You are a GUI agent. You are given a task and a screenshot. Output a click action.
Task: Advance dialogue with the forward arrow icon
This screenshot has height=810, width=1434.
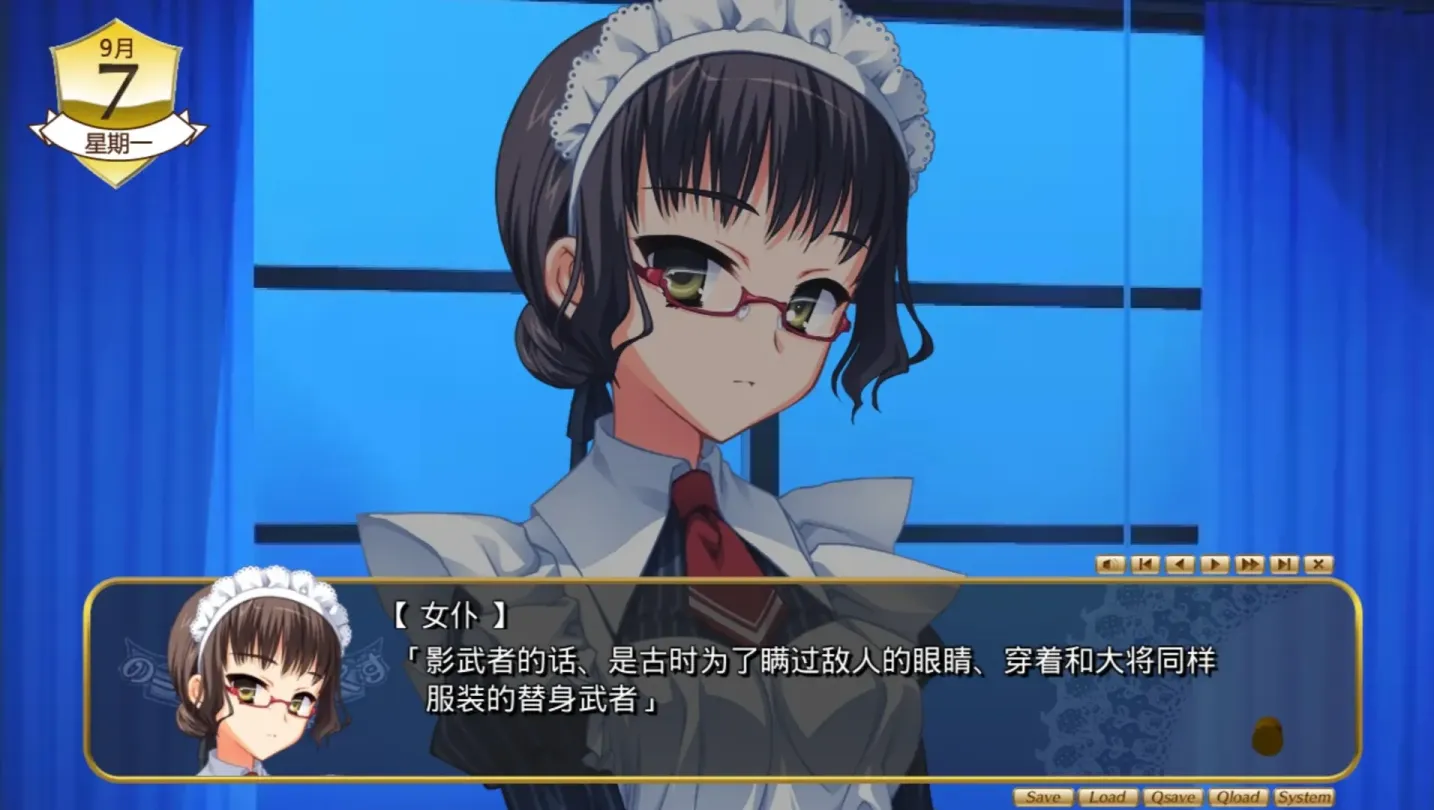click(1213, 563)
